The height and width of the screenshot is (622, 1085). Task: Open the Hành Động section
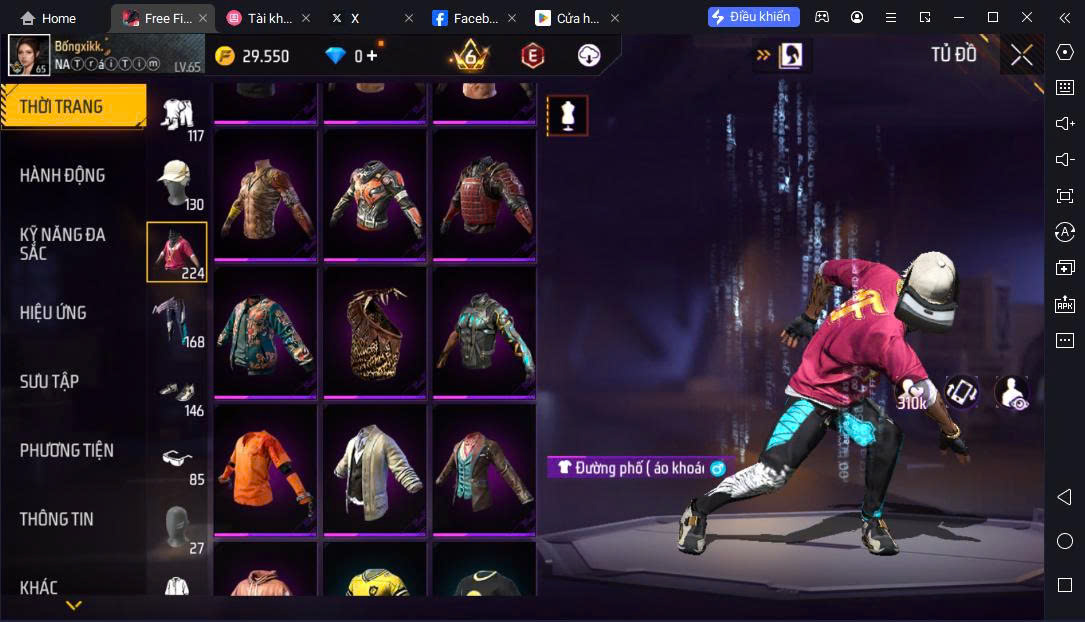(x=62, y=176)
